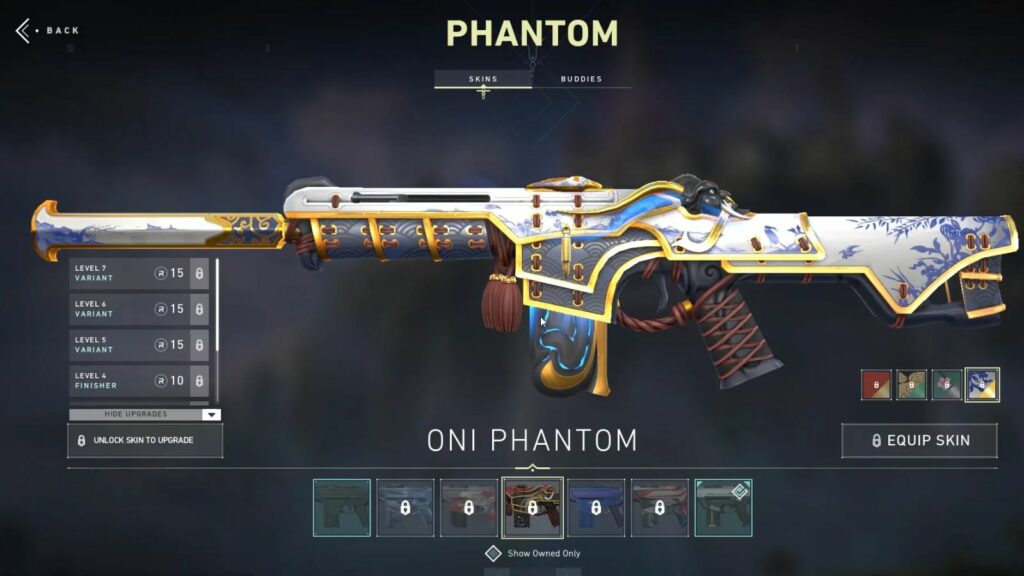Choose the red and tan color variant

pyautogui.click(x=876, y=385)
